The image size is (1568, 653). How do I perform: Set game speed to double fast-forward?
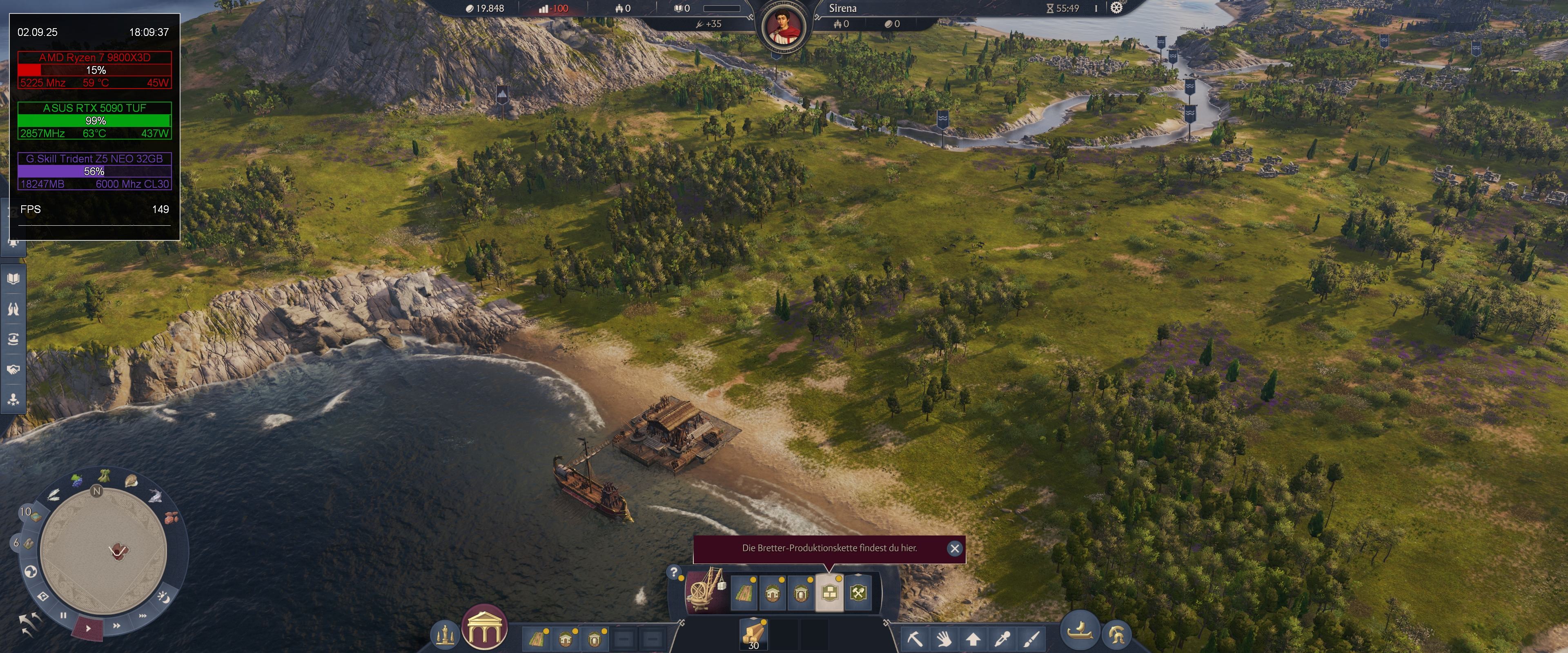pyautogui.click(x=116, y=625)
